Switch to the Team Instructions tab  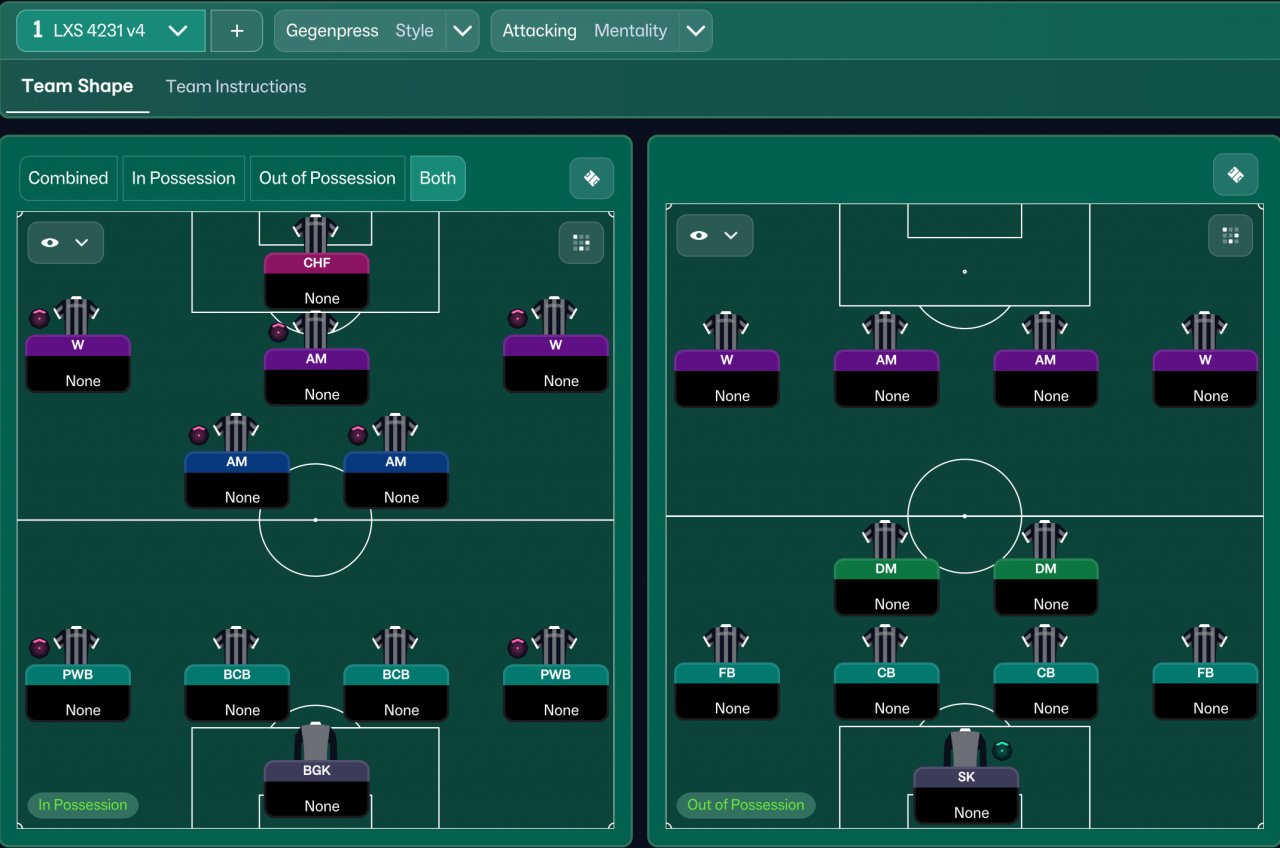(236, 86)
